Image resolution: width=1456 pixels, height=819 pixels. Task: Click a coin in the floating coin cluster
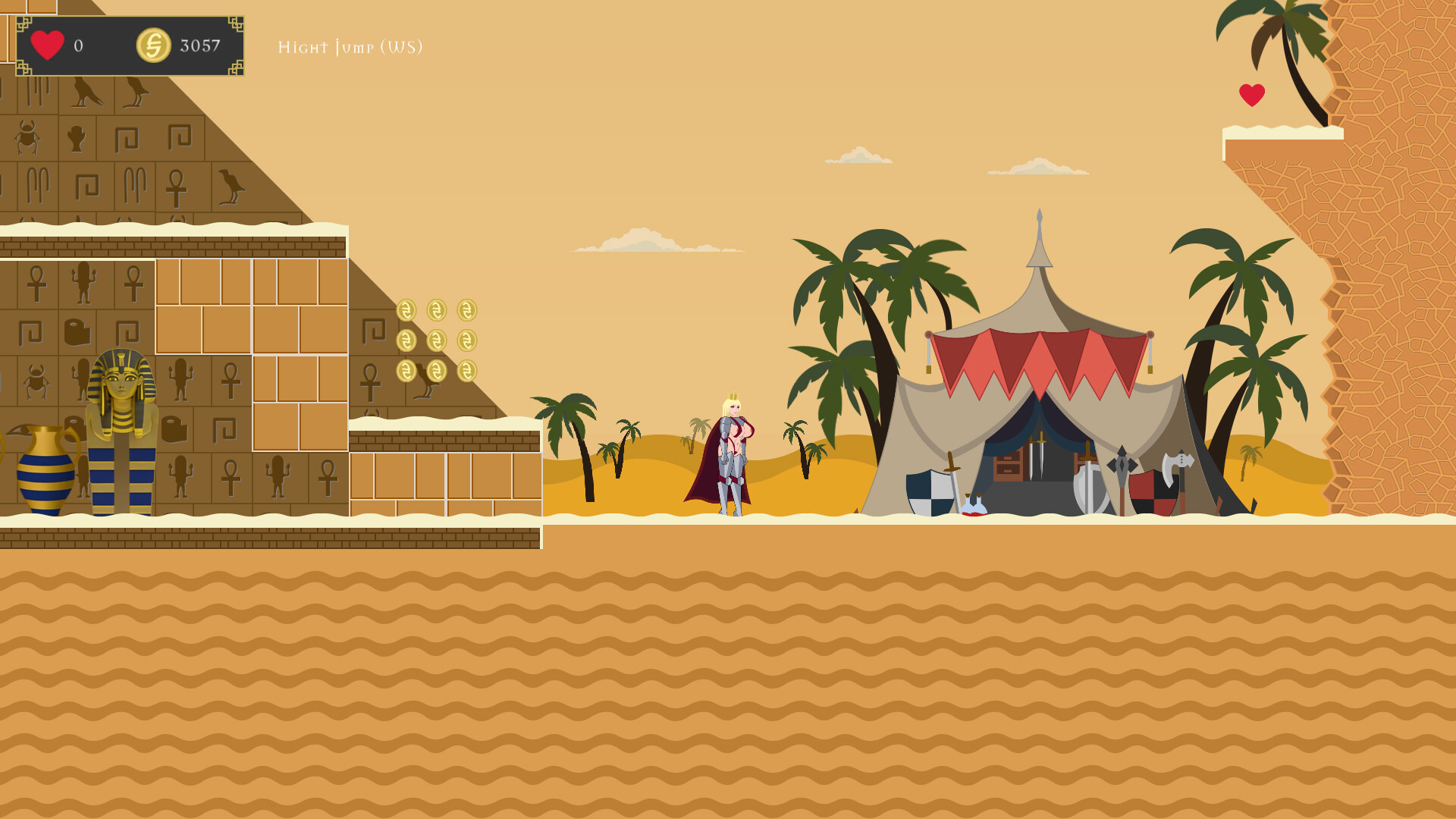436,340
